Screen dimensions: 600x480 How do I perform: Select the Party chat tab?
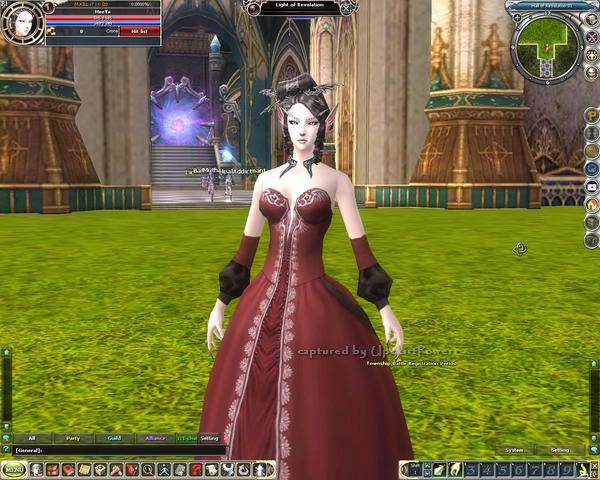(x=74, y=438)
